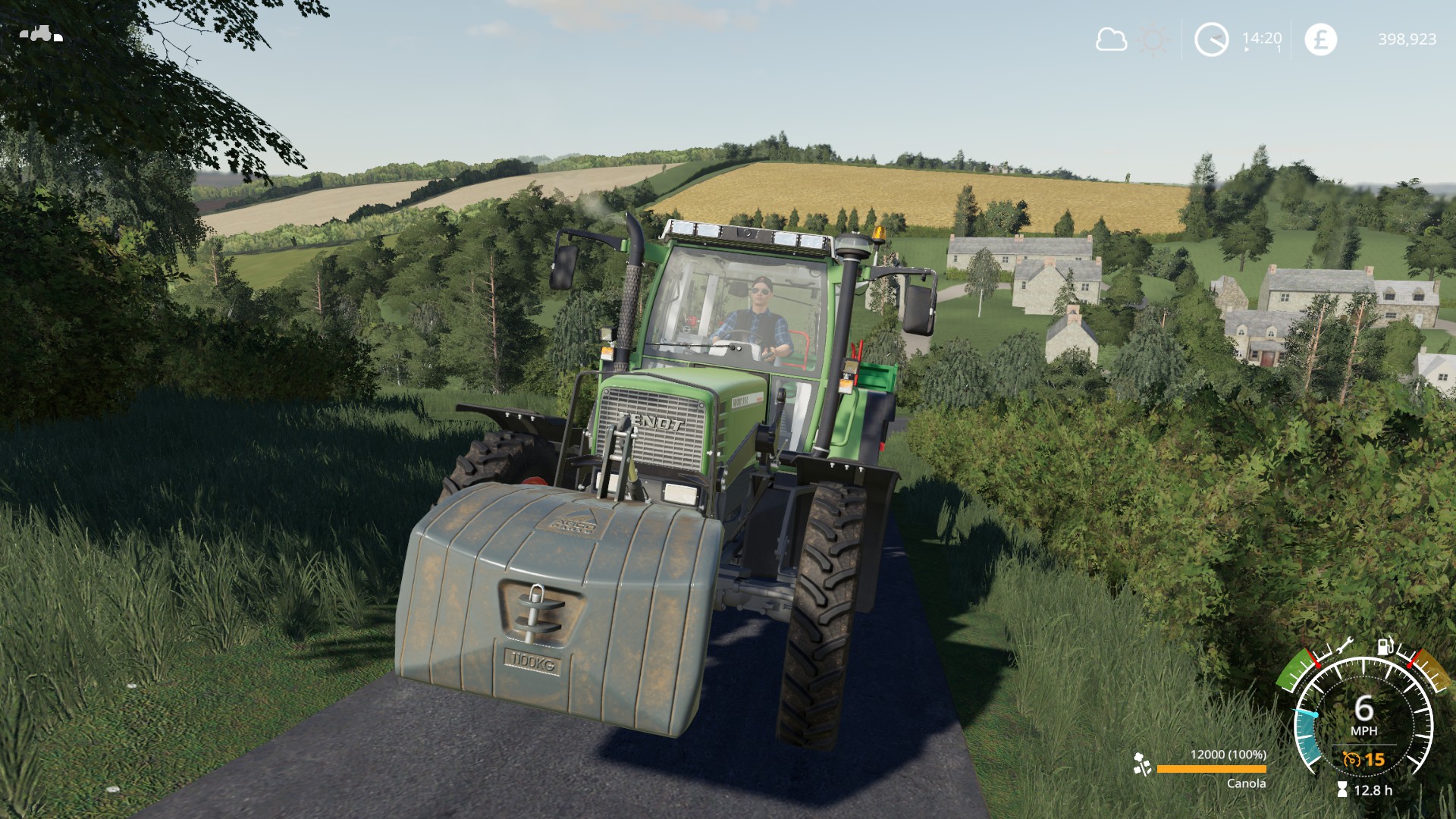Click the sun forecast icon
The image size is (1456, 819).
click(x=1154, y=40)
